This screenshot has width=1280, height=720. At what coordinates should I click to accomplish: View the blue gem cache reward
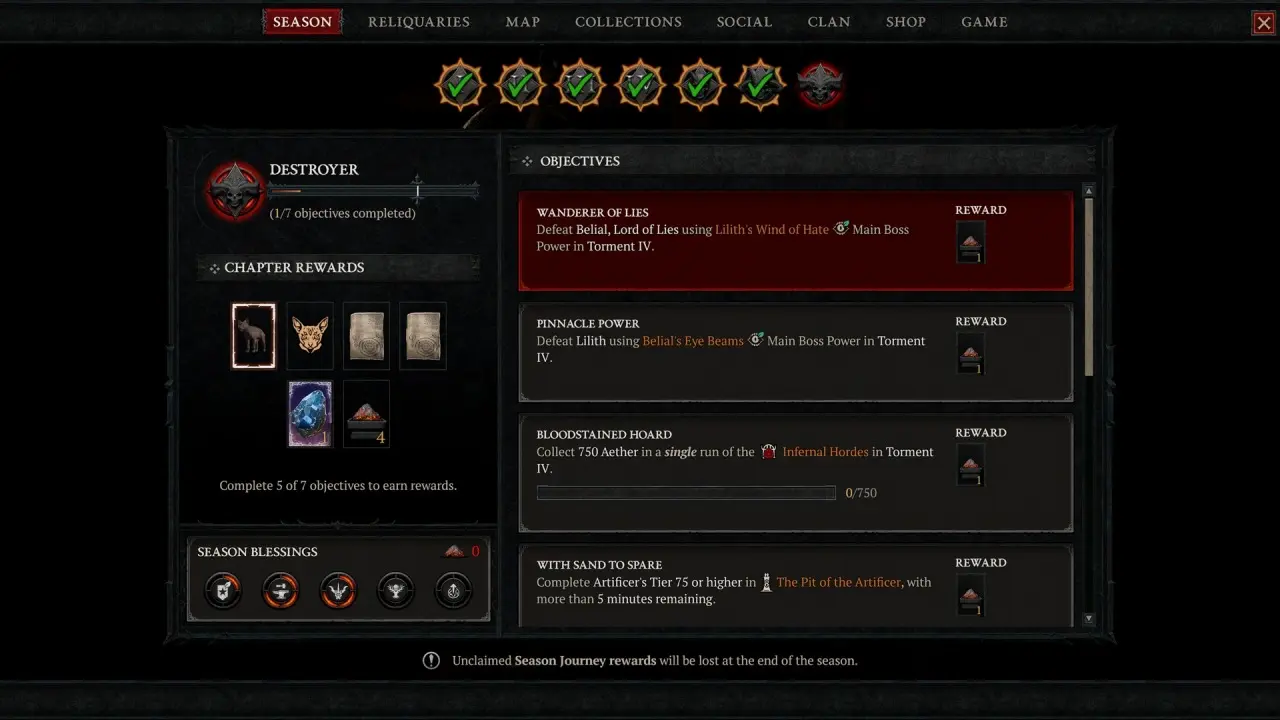pyautogui.click(x=310, y=413)
